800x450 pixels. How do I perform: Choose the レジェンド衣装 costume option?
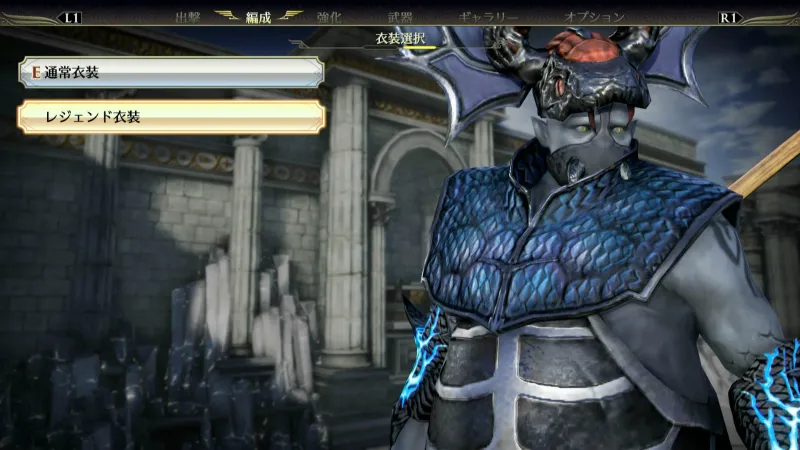pos(170,117)
